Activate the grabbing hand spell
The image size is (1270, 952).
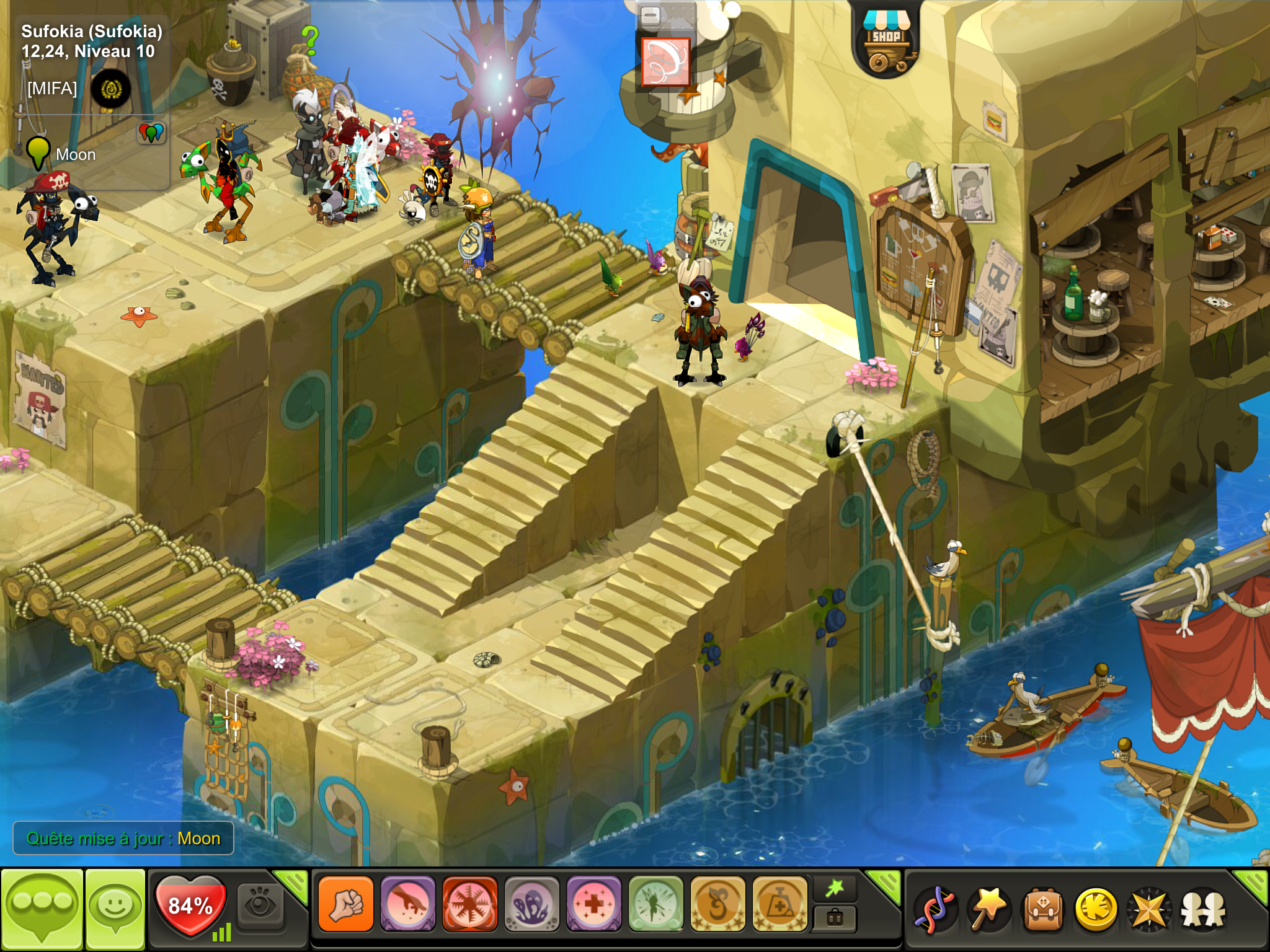coord(408,904)
